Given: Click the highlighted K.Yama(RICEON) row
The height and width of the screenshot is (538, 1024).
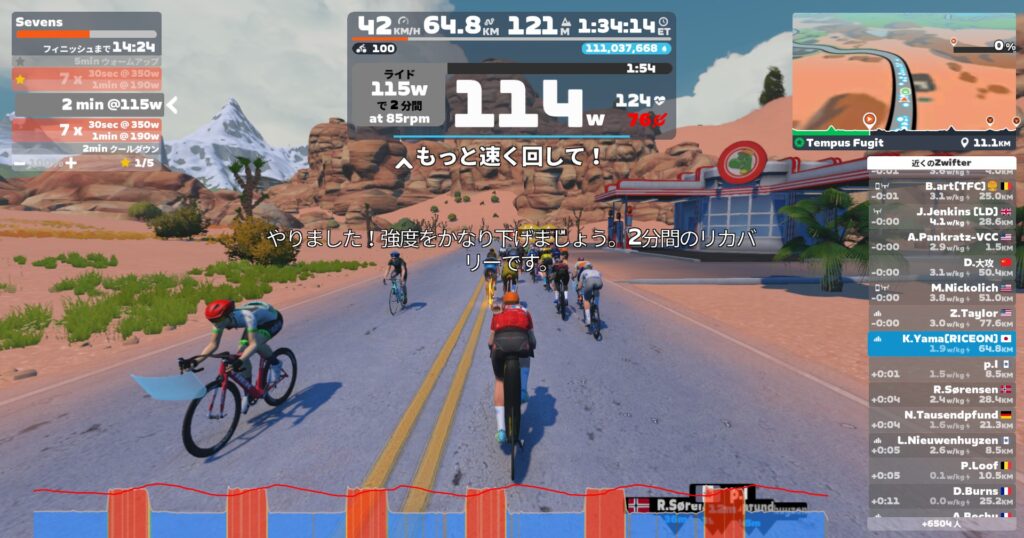Looking at the screenshot, I should tap(942, 344).
